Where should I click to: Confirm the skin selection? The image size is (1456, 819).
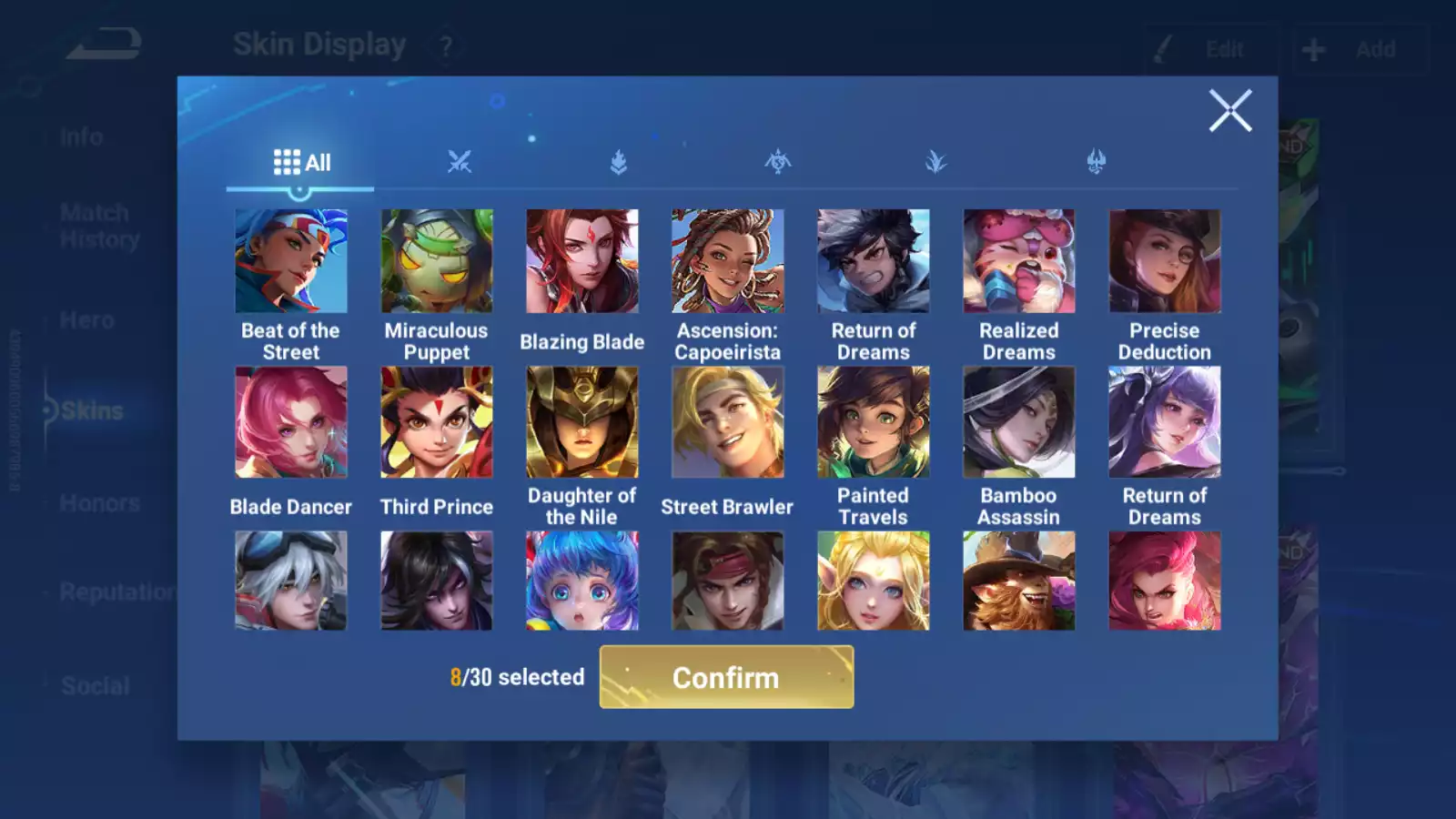tap(726, 677)
